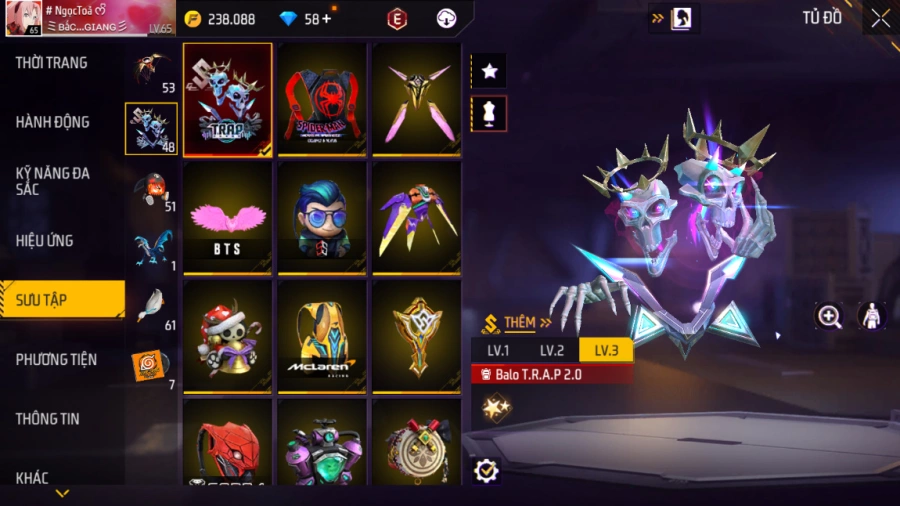Open the gear checkmark settings icon
The image size is (900, 506).
click(487, 469)
